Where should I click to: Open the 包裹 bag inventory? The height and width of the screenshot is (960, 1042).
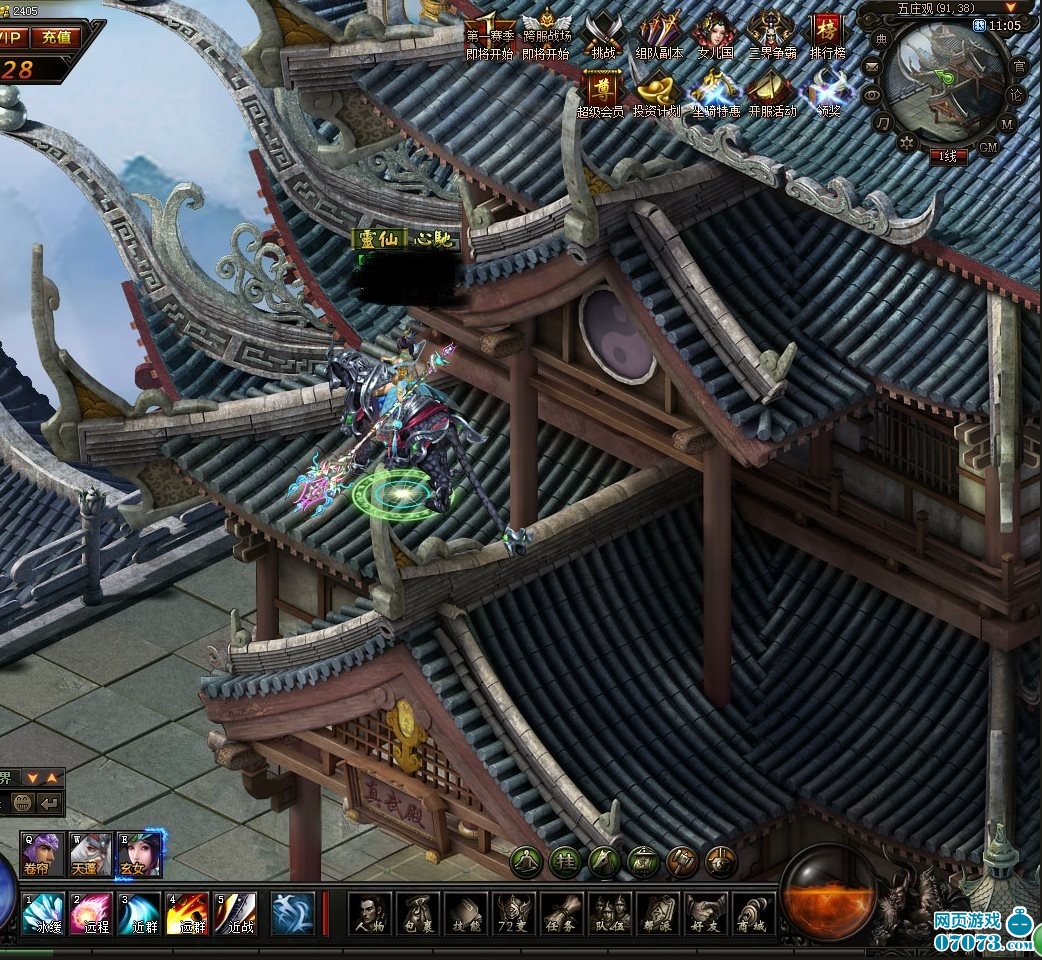tap(418, 913)
